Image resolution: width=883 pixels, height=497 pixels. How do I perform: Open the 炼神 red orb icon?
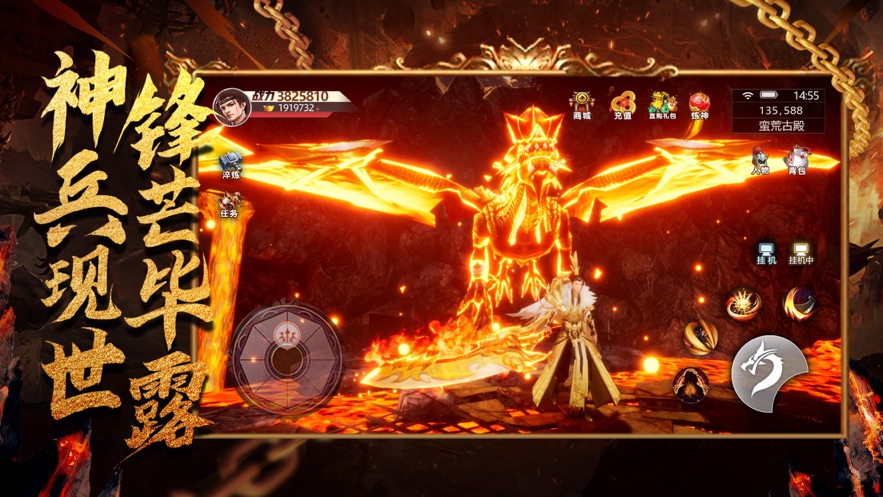pyautogui.click(x=699, y=104)
